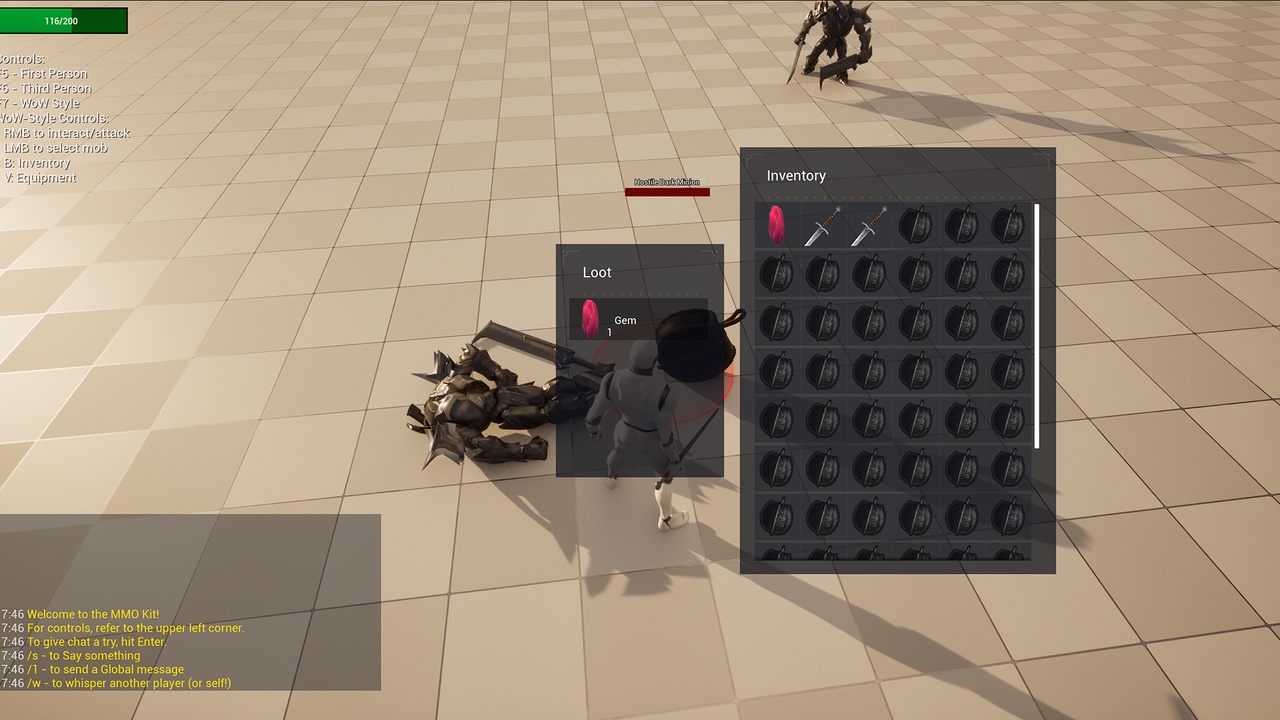Click the first sword icon in the inventory
The width and height of the screenshot is (1280, 720).
click(822, 225)
